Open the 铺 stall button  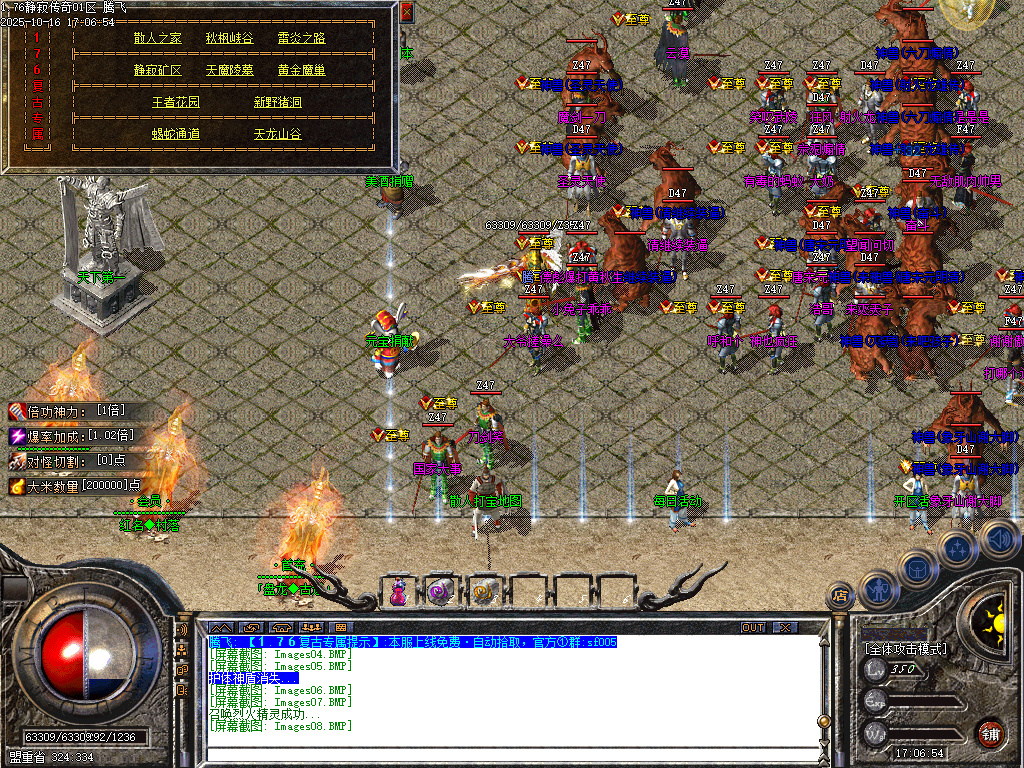[x=990, y=733]
